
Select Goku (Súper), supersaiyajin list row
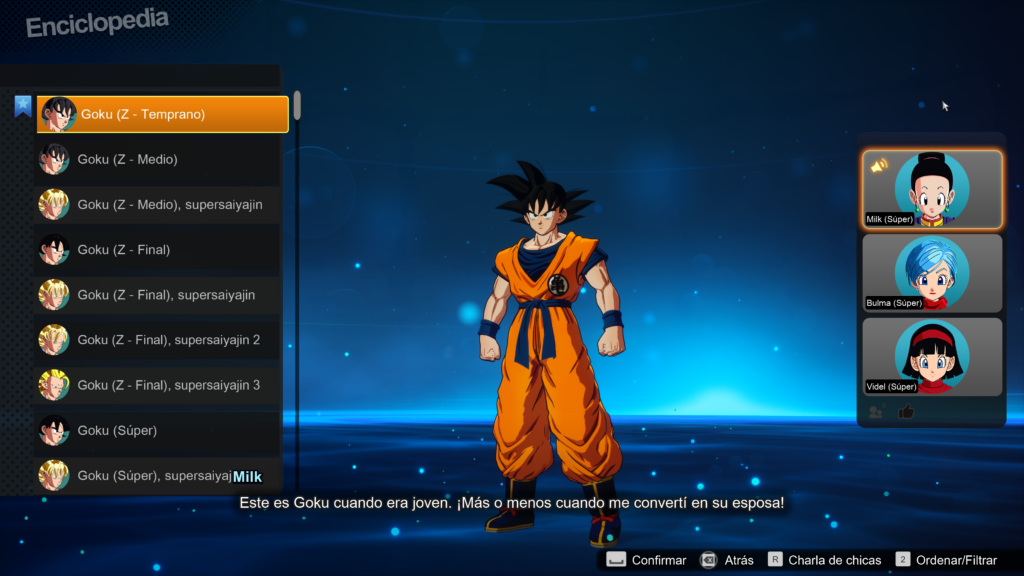(140, 475)
